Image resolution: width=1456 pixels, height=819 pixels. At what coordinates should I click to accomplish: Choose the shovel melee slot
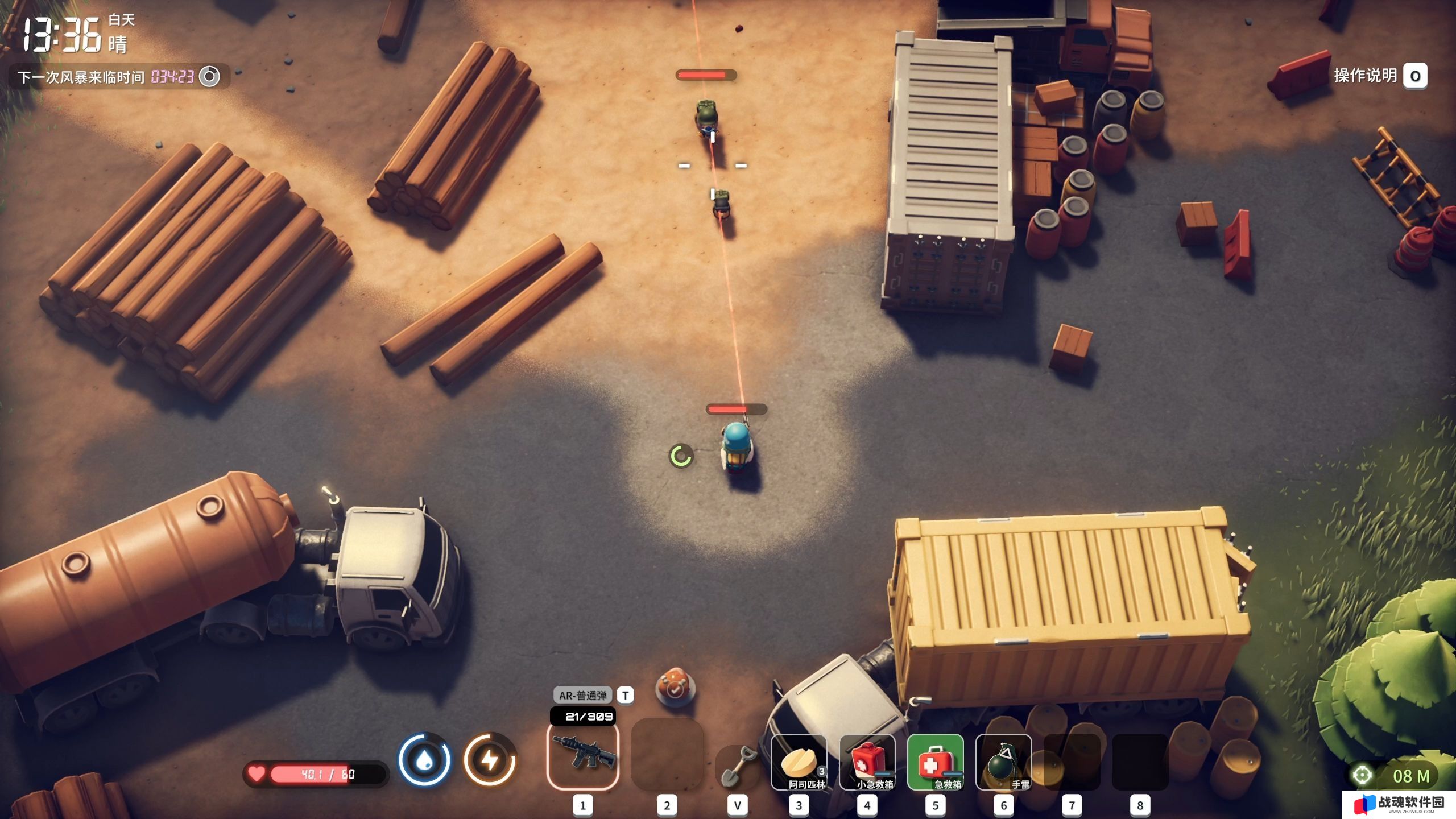tap(737, 765)
